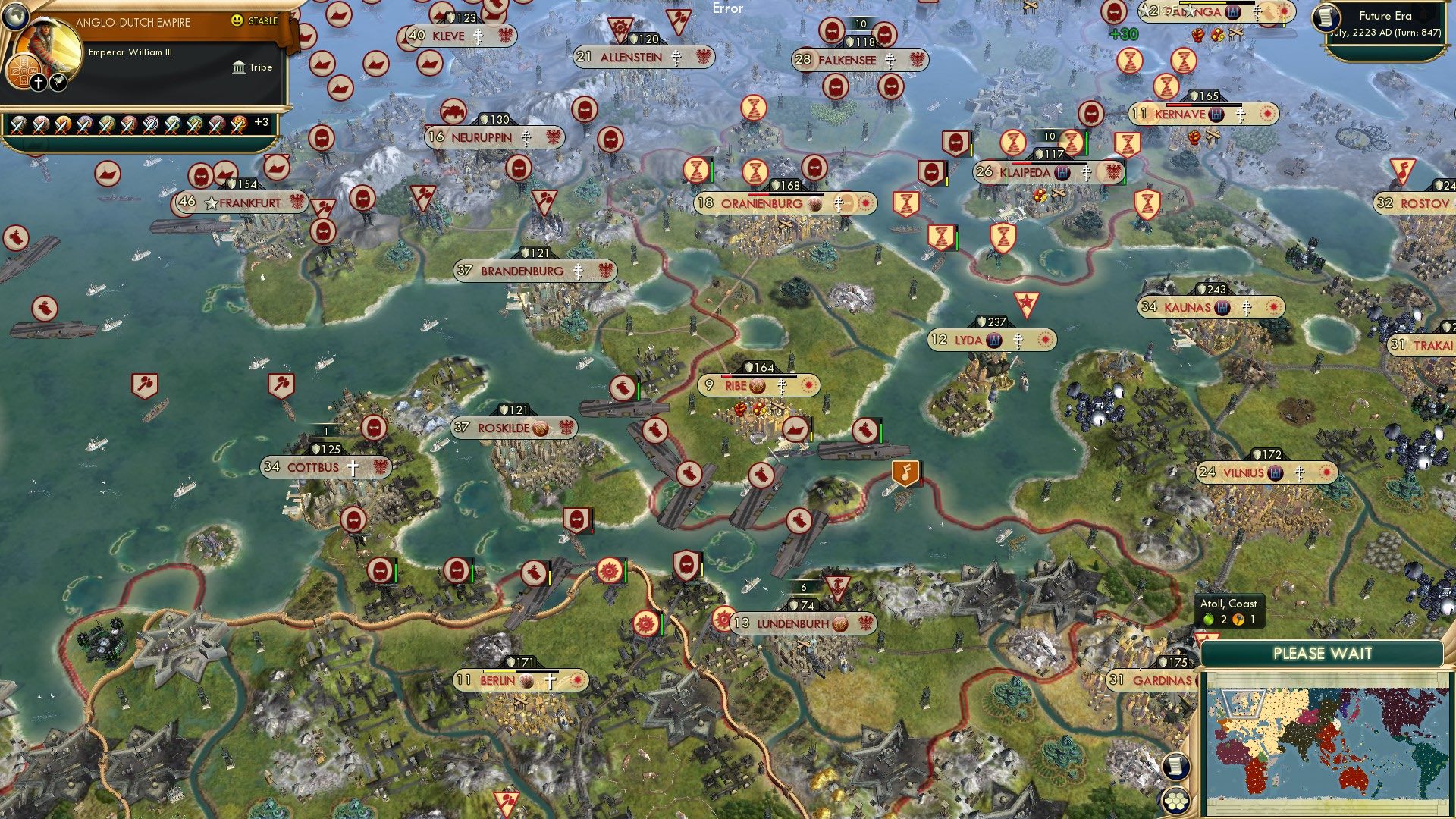Image resolution: width=1456 pixels, height=819 pixels.
Task: Click the star icon on the Gelanga banner
Action: (x=1191, y=11)
